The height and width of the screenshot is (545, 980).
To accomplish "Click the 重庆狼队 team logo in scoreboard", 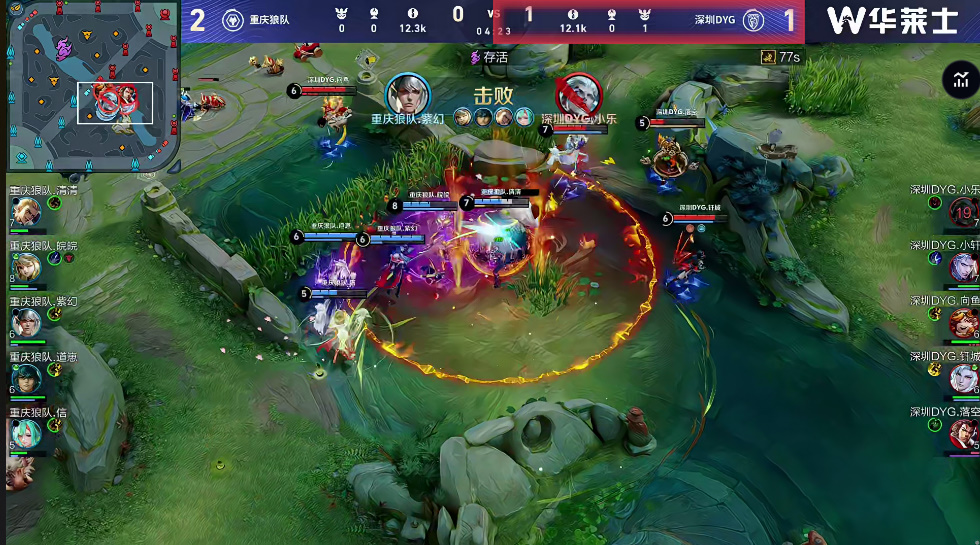I will [231, 20].
